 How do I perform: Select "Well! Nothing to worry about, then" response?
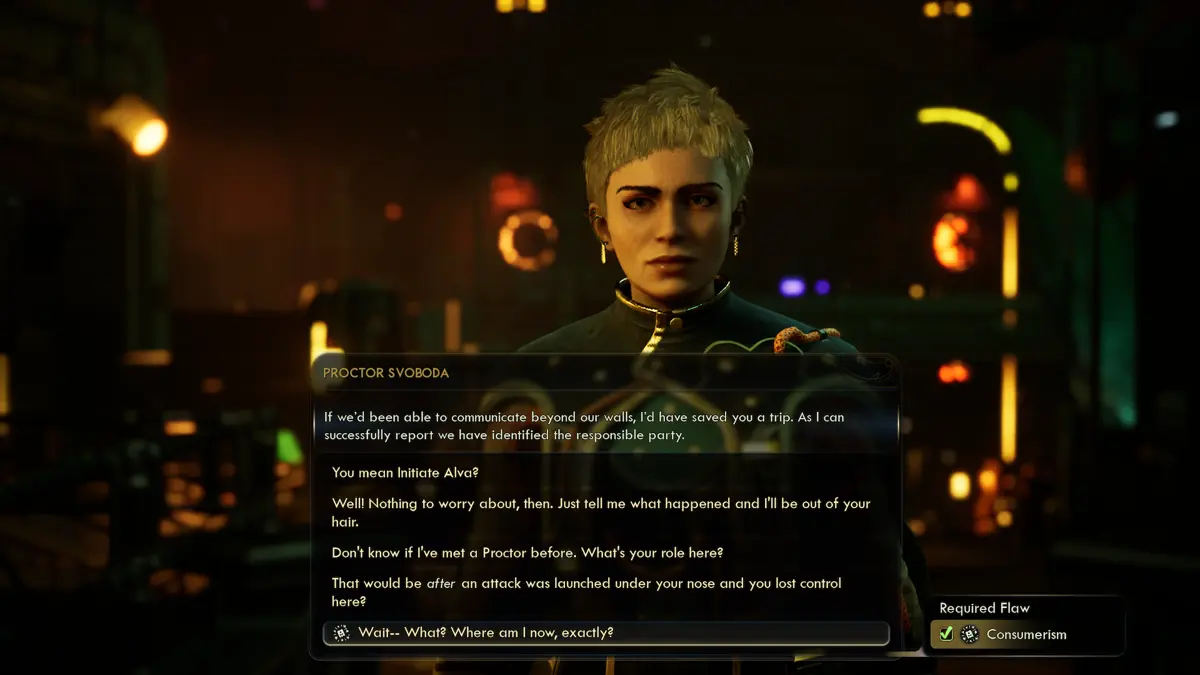pos(600,512)
